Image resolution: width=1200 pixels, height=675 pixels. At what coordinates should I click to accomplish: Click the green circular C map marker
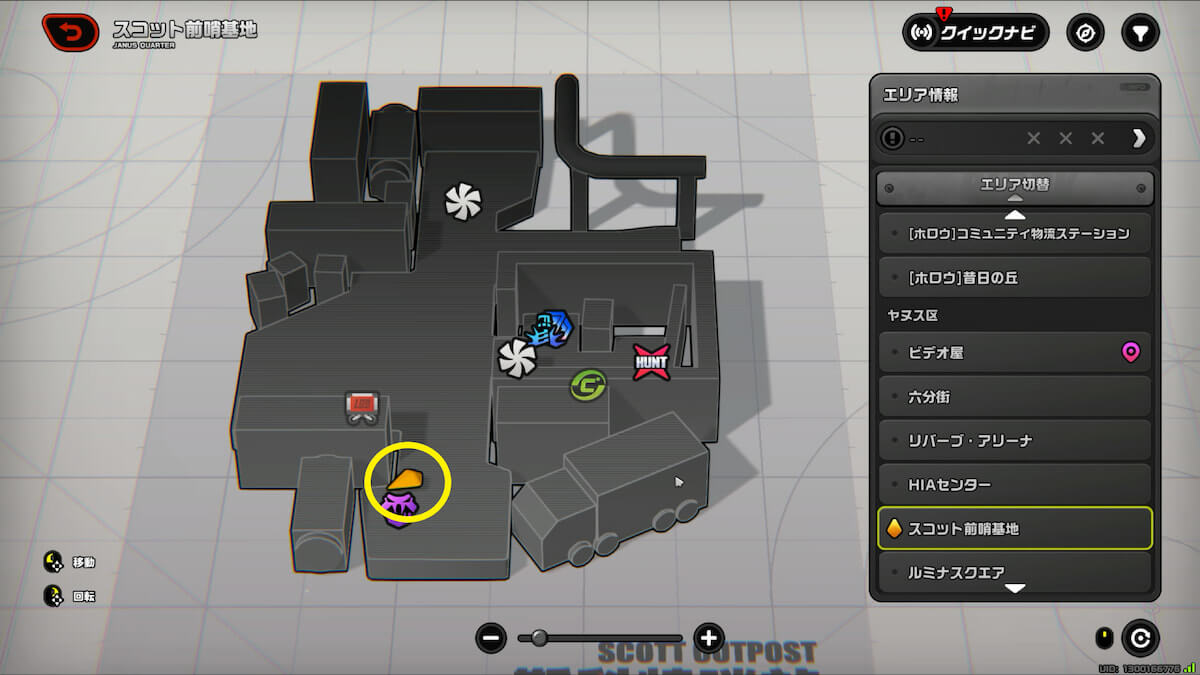[x=585, y=385]
